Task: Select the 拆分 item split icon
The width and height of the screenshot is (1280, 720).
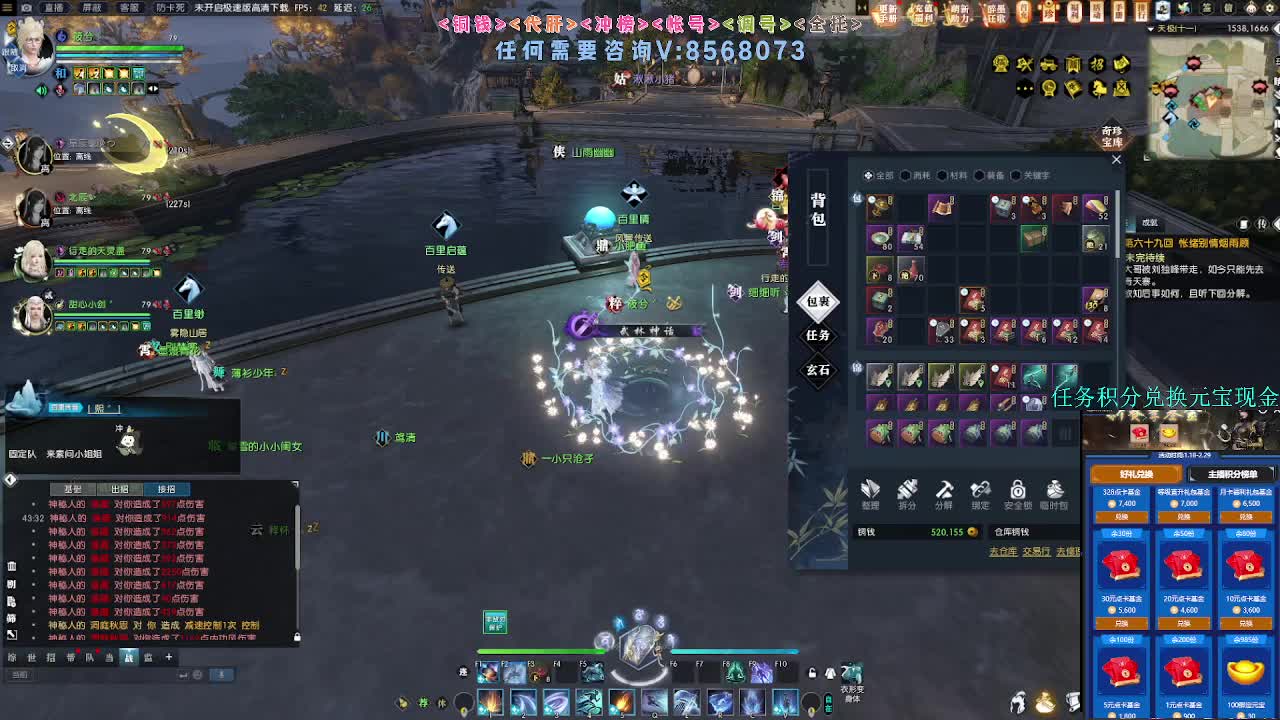Action: (x=906, y=493)
